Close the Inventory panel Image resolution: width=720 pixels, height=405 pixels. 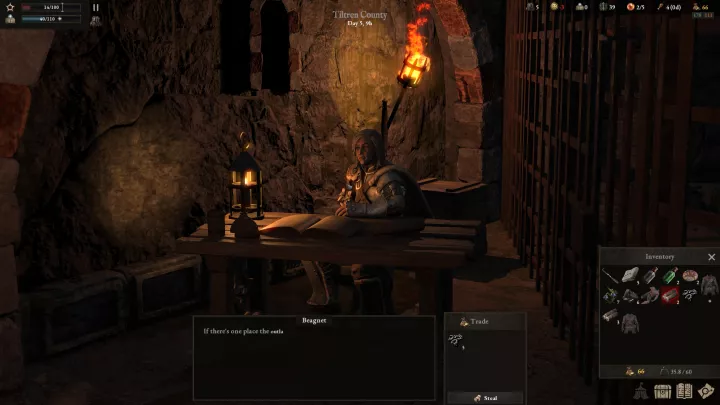(711, 257)
